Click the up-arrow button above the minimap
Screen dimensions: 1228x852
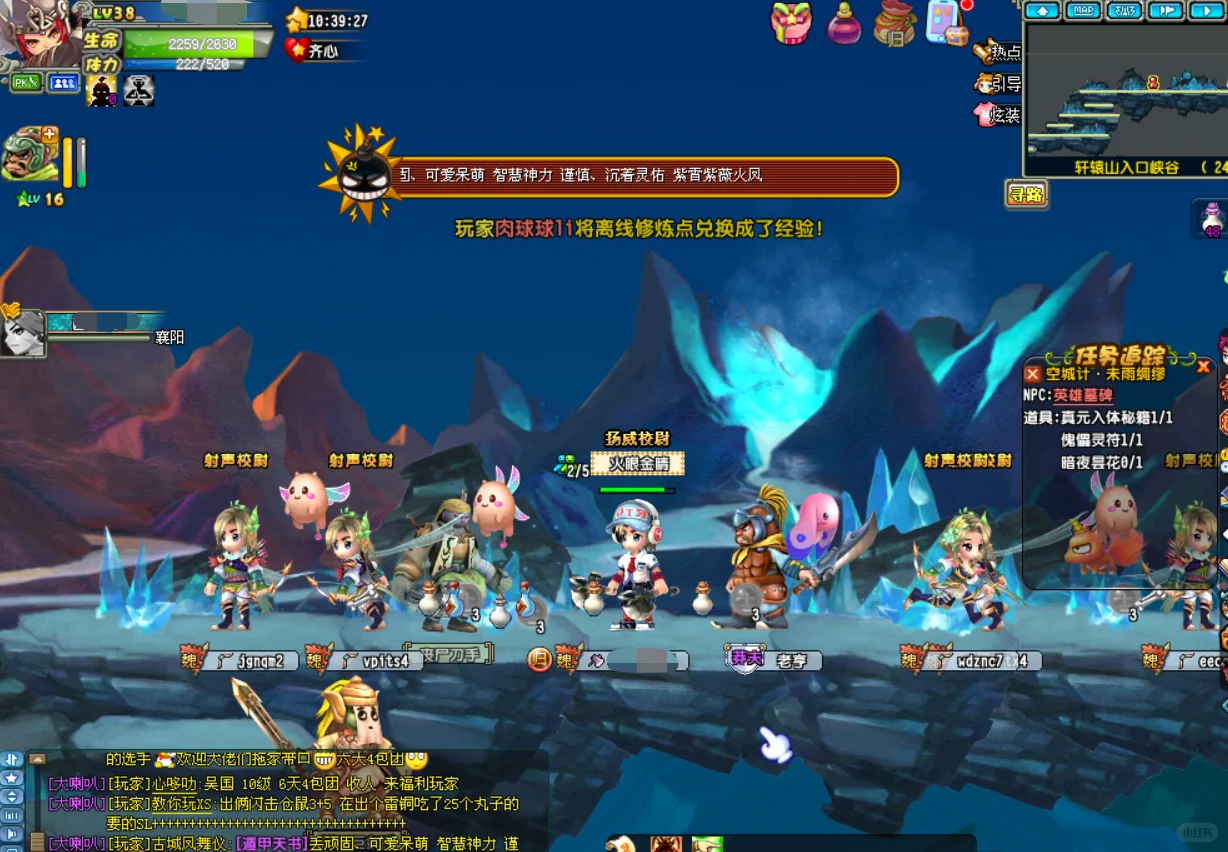tap(1042, 11)
